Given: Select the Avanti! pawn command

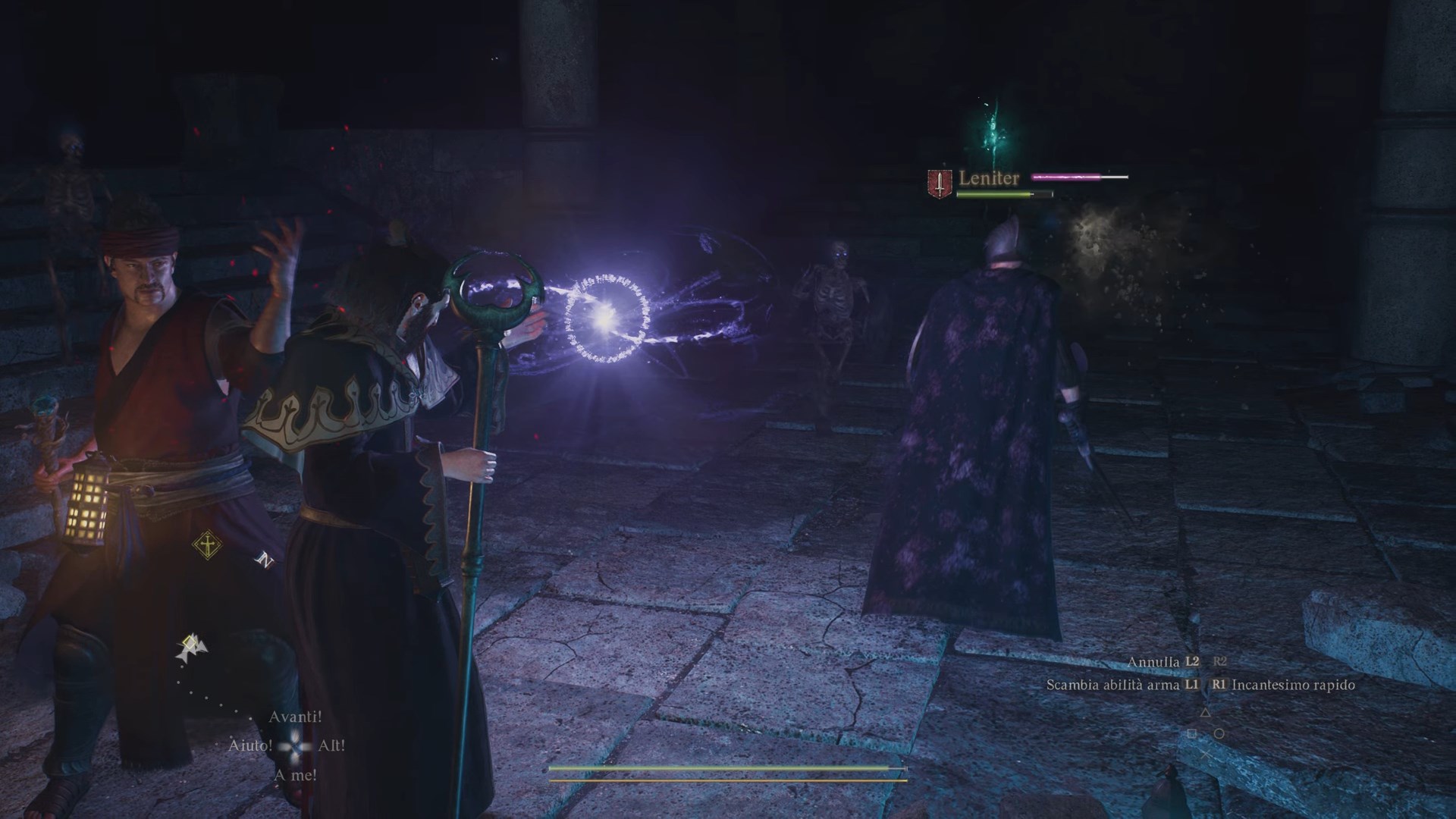Looking at the screenshot, I should (x=295, y=717).
